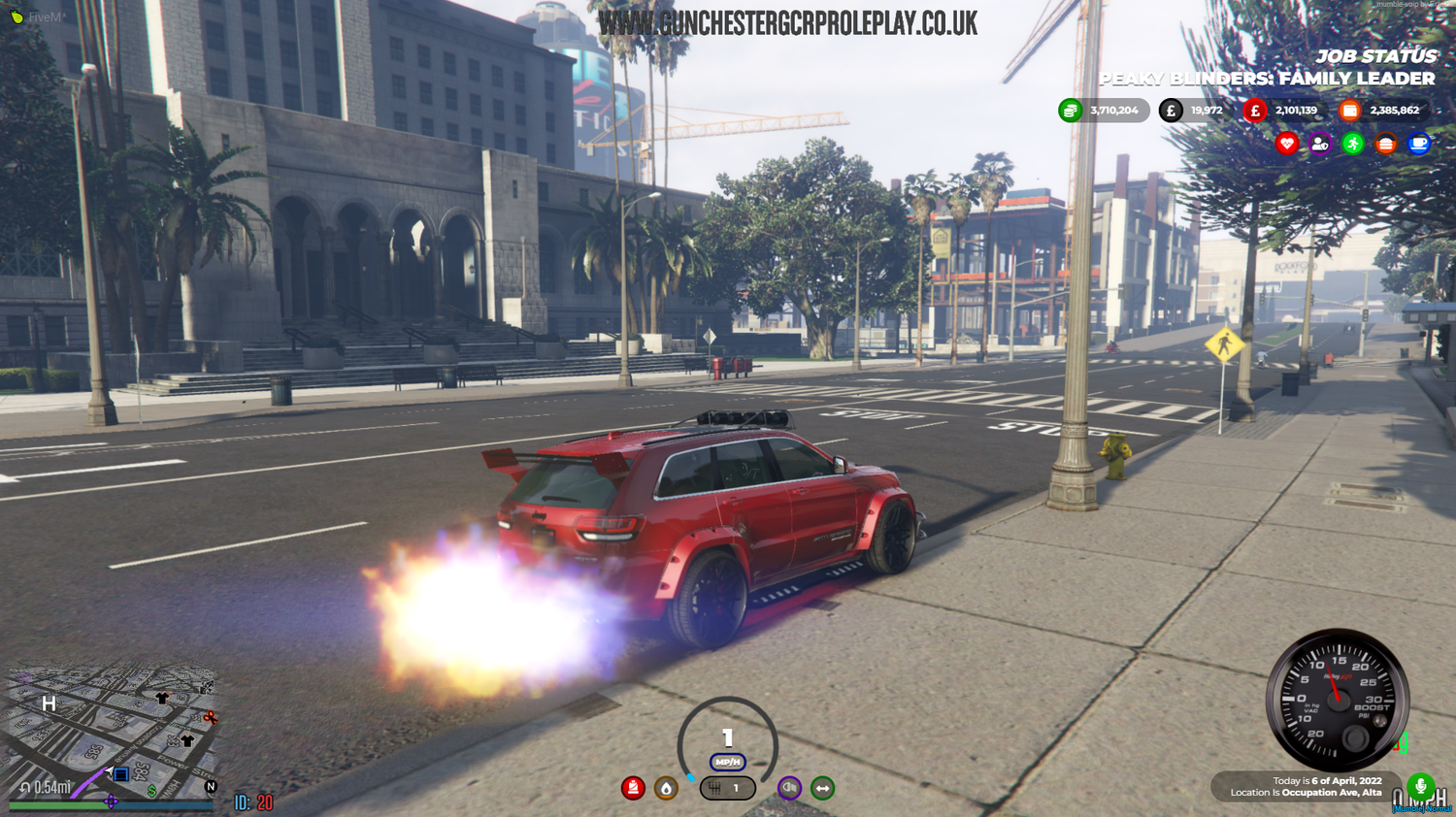Click the green running stamina icon
1456x817 pixels.
pyautogui.click(x=1353, y=143)
